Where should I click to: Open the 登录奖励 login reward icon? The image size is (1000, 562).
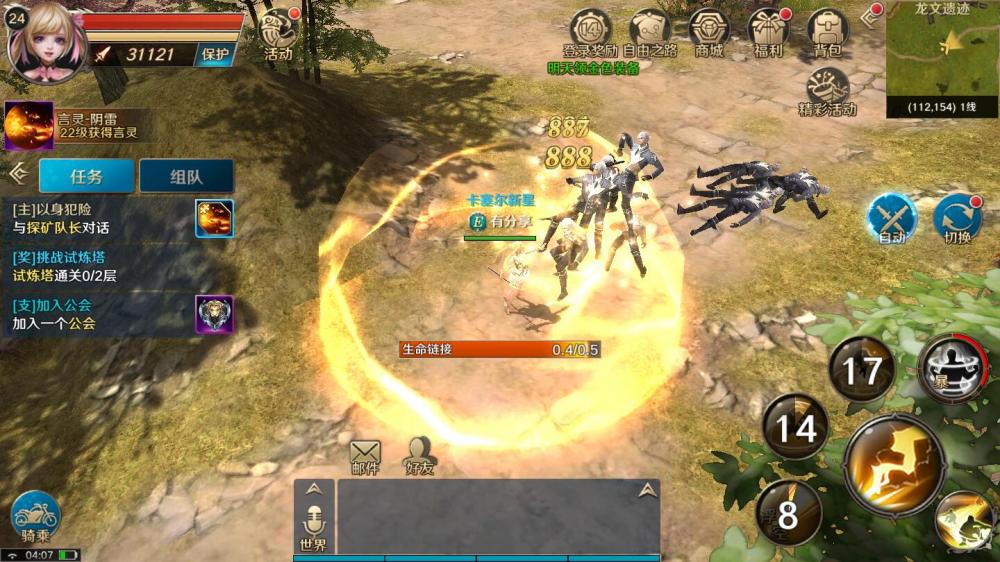[590, 31]
